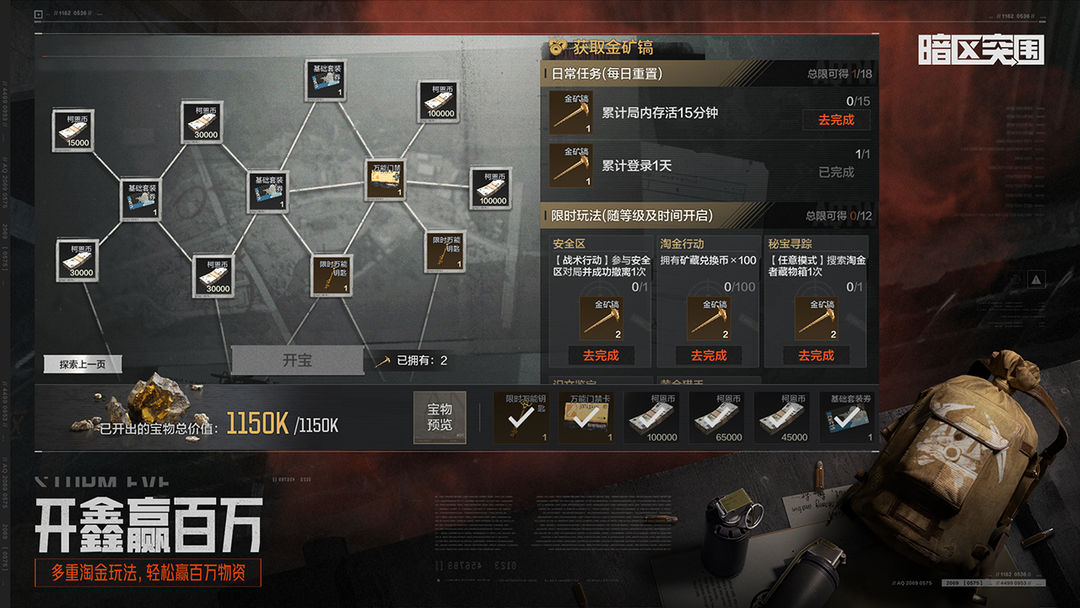Select the 15000 柯恩币 treasure node

(x=73, y=130)
